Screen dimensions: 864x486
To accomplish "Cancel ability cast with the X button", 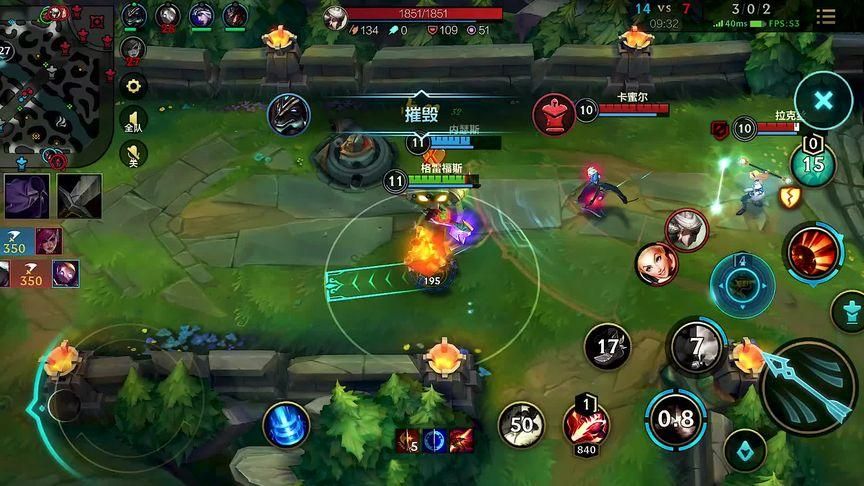I will [x=823, y=100].
